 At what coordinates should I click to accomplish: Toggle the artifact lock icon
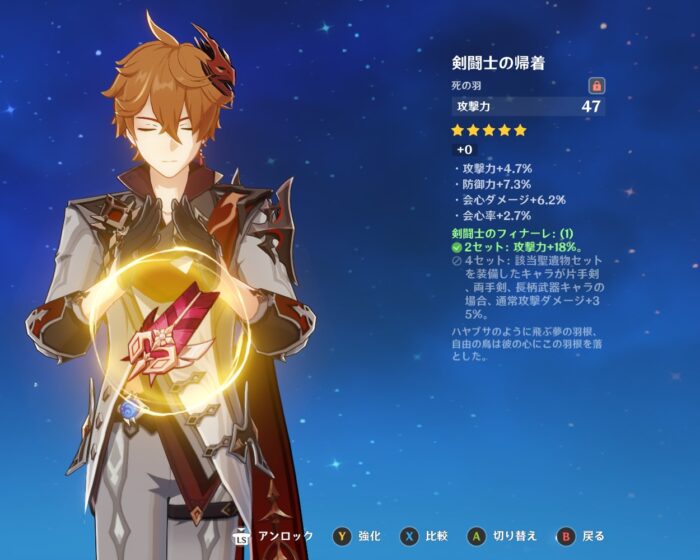[597, 87]
